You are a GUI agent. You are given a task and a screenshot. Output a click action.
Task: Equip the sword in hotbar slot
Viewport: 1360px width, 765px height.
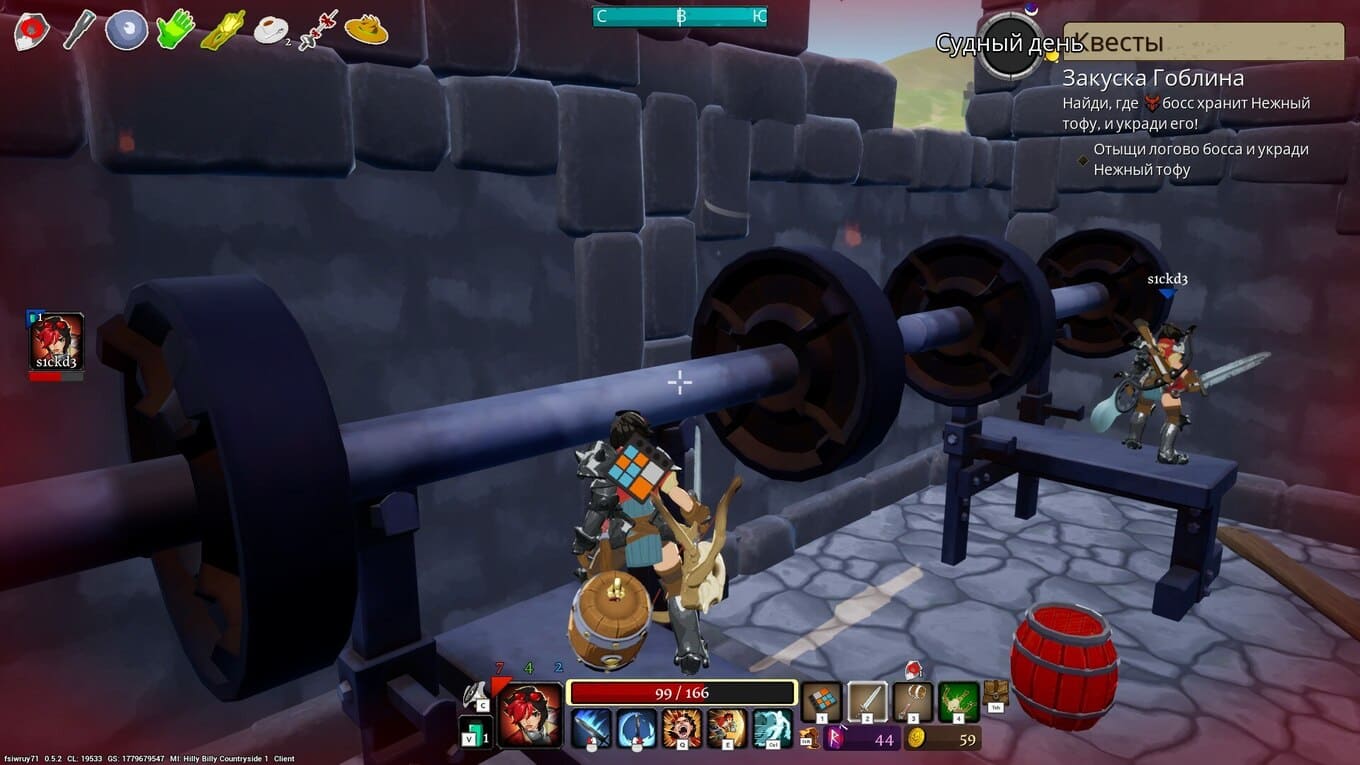pyautogui.click(x=867, y=701)
